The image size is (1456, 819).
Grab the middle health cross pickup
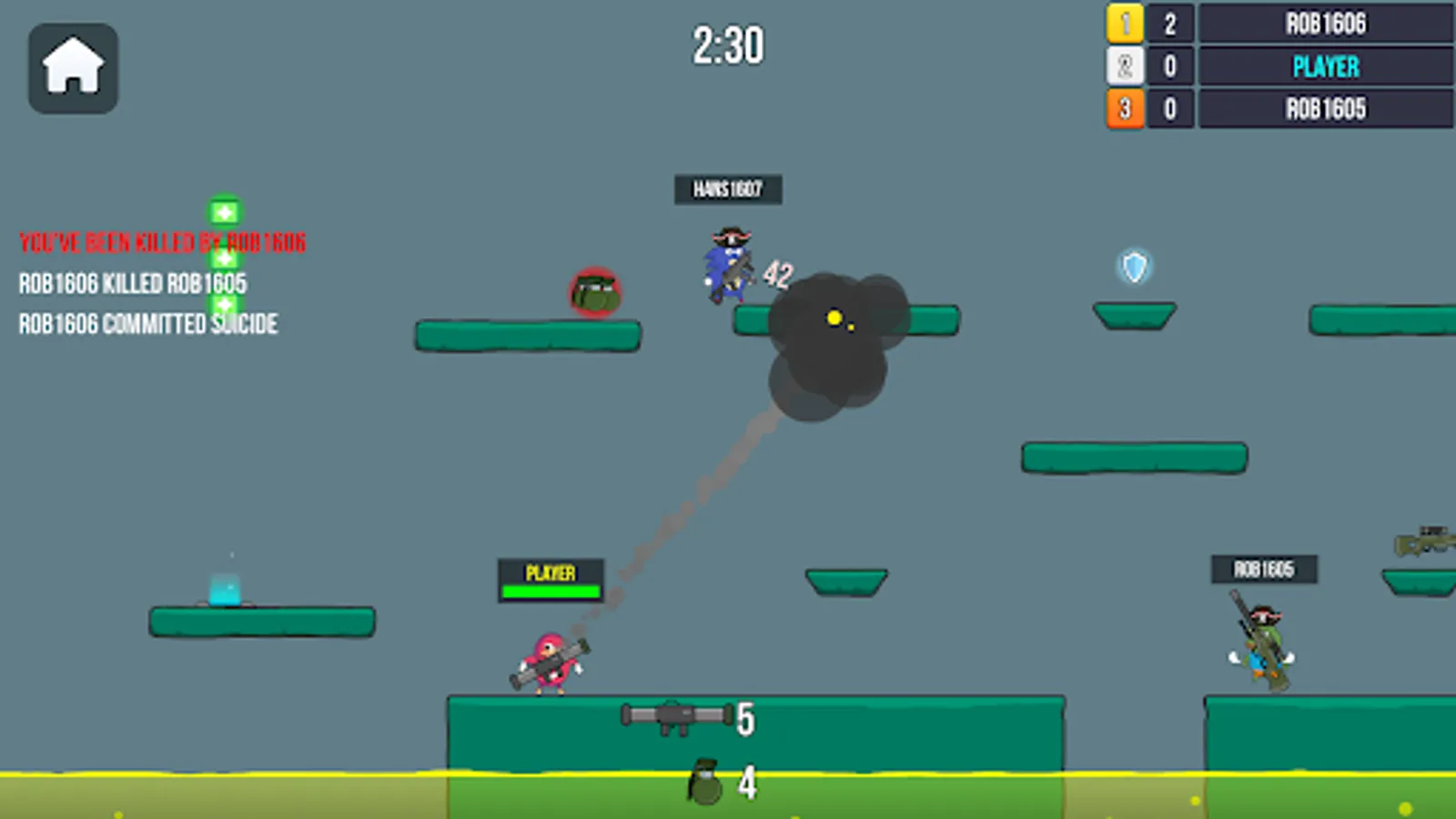[x=224, y=258]
